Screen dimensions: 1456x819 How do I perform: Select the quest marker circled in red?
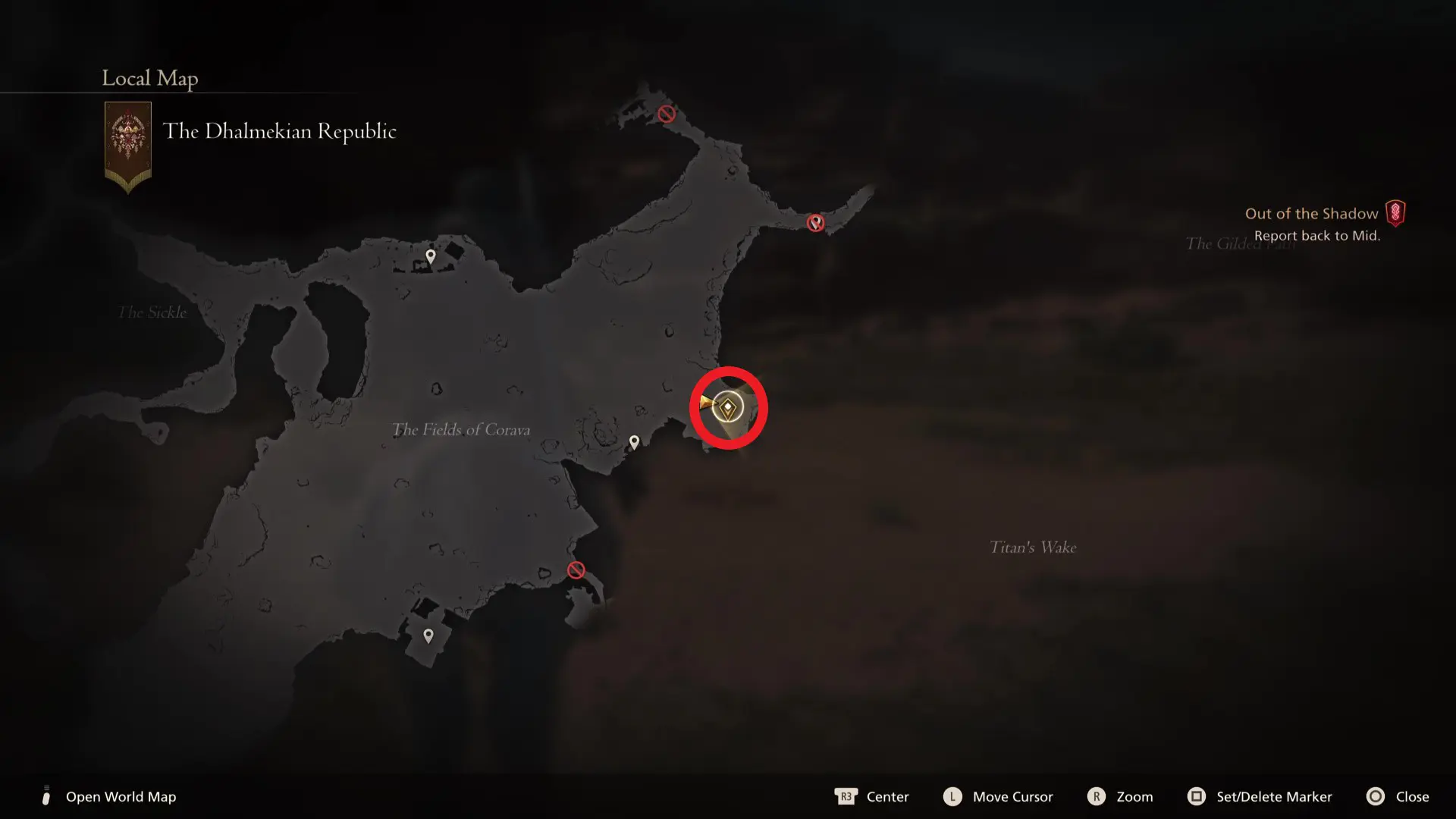727,408
